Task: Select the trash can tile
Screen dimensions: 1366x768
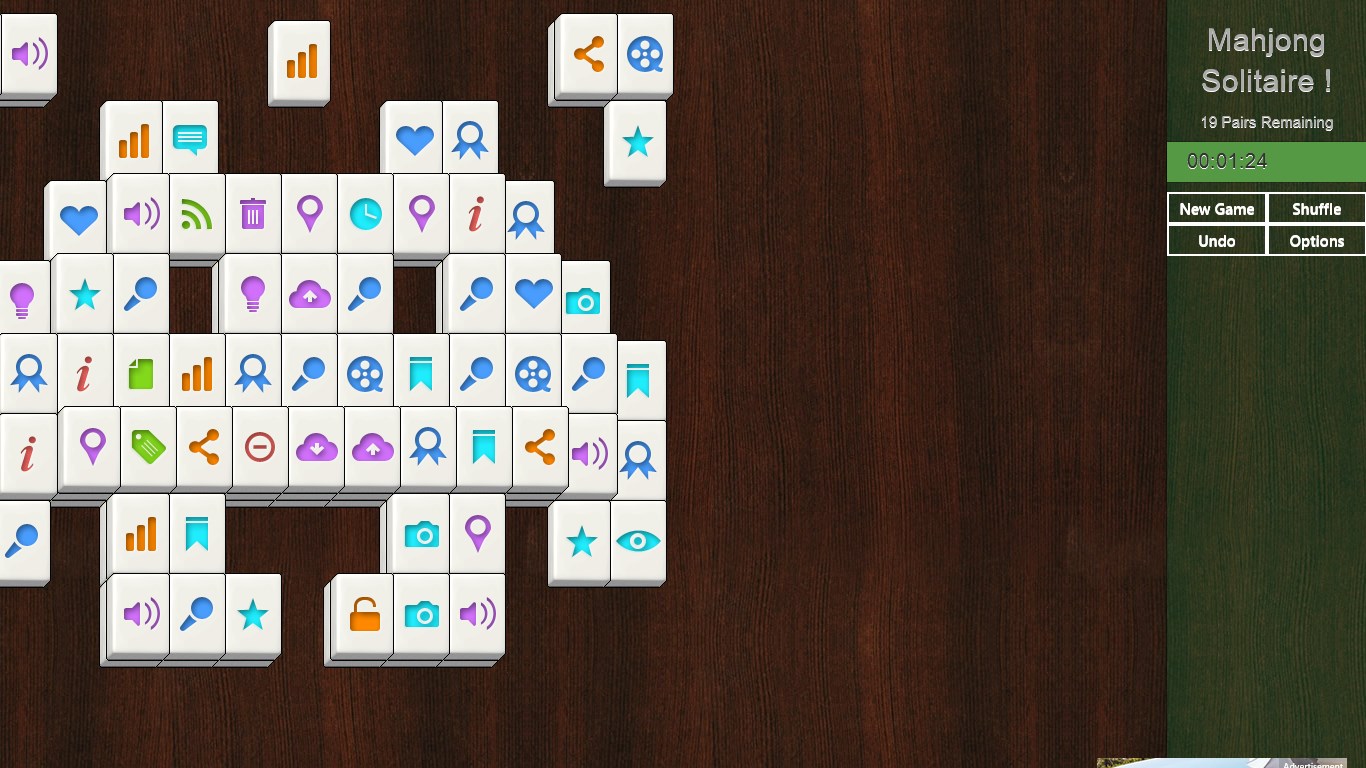Action: (253, 214)
